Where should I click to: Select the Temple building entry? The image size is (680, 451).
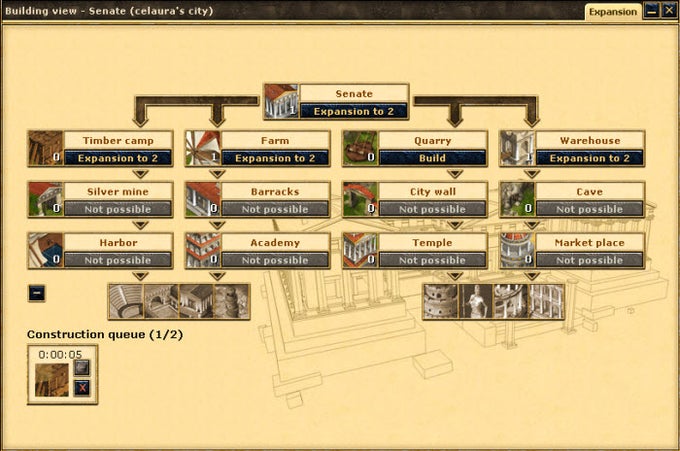pos(432,243)
